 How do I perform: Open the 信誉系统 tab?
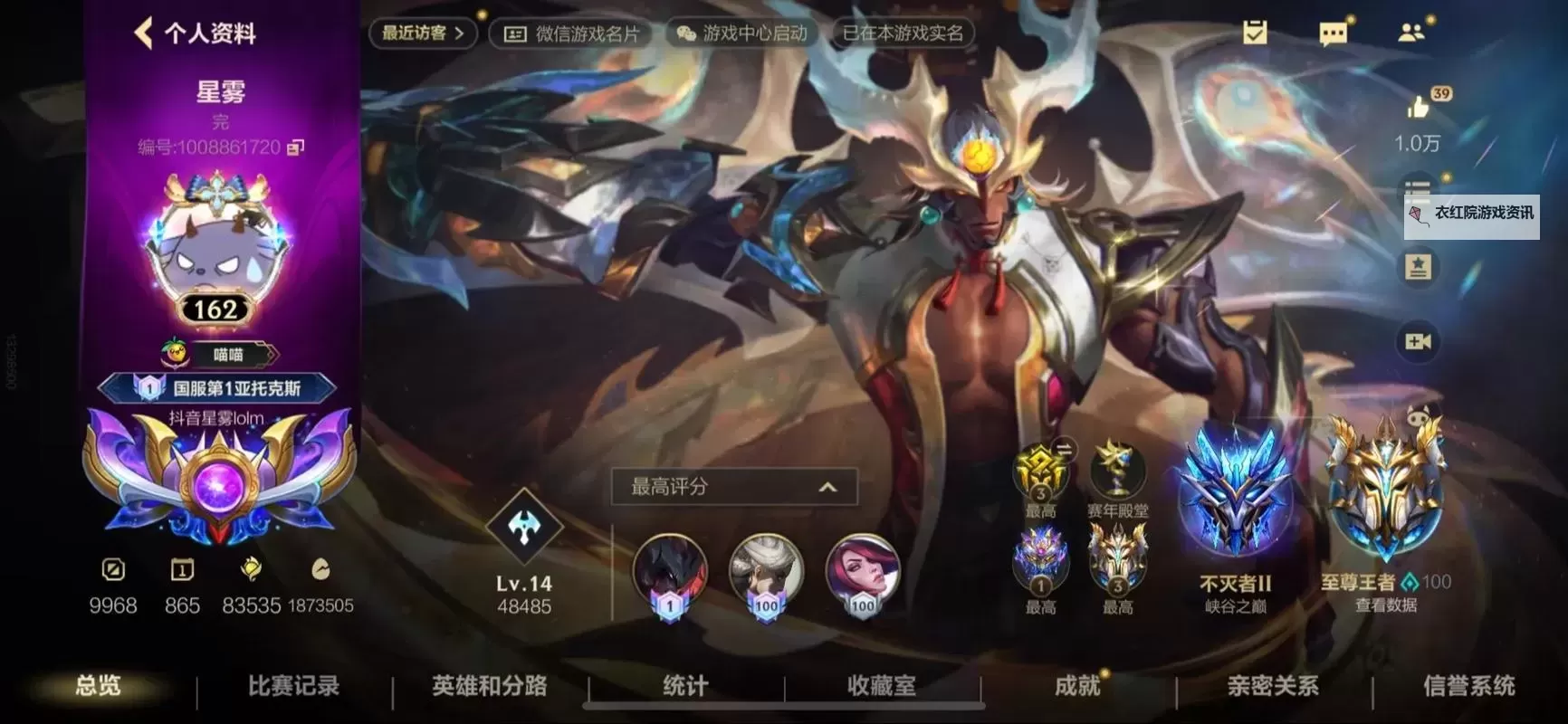(x=1467, y=687)
